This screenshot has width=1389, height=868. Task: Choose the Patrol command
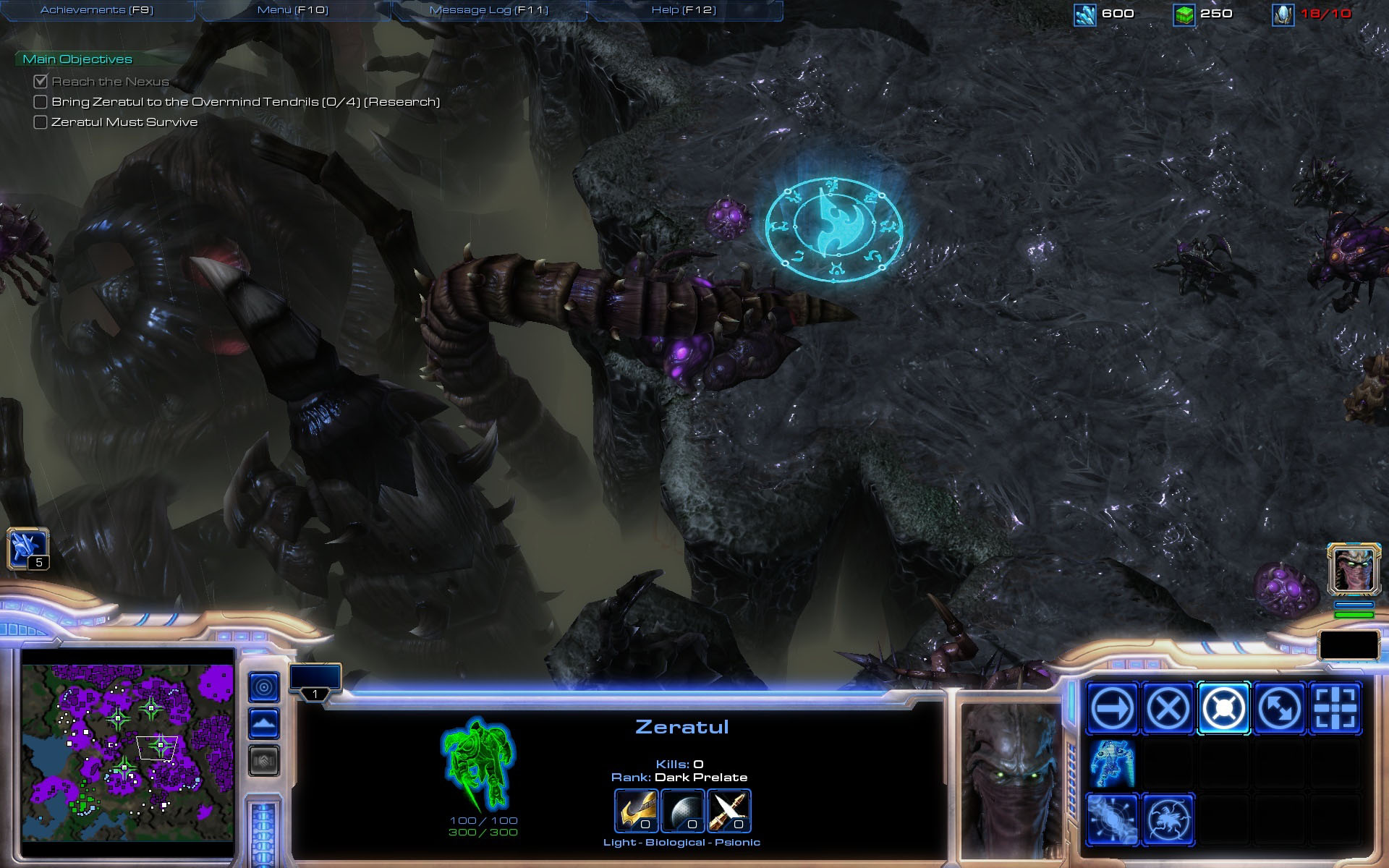(x=1279, y=707)
